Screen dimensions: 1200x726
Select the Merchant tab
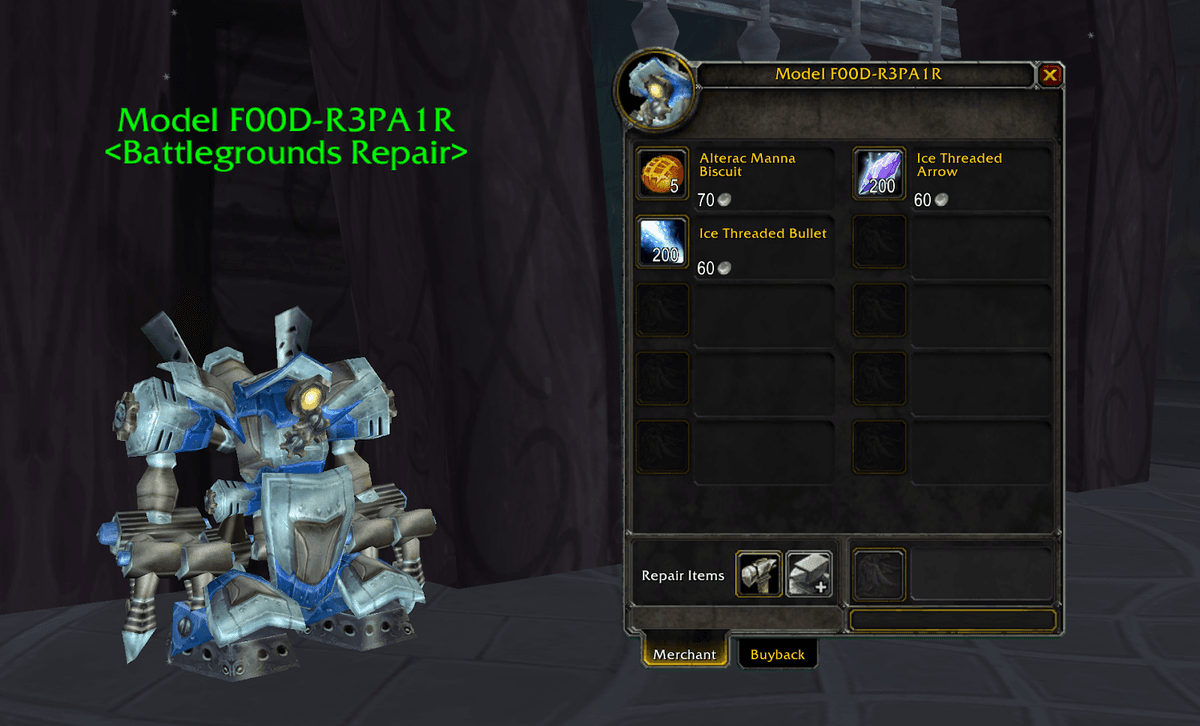[685, 654]
